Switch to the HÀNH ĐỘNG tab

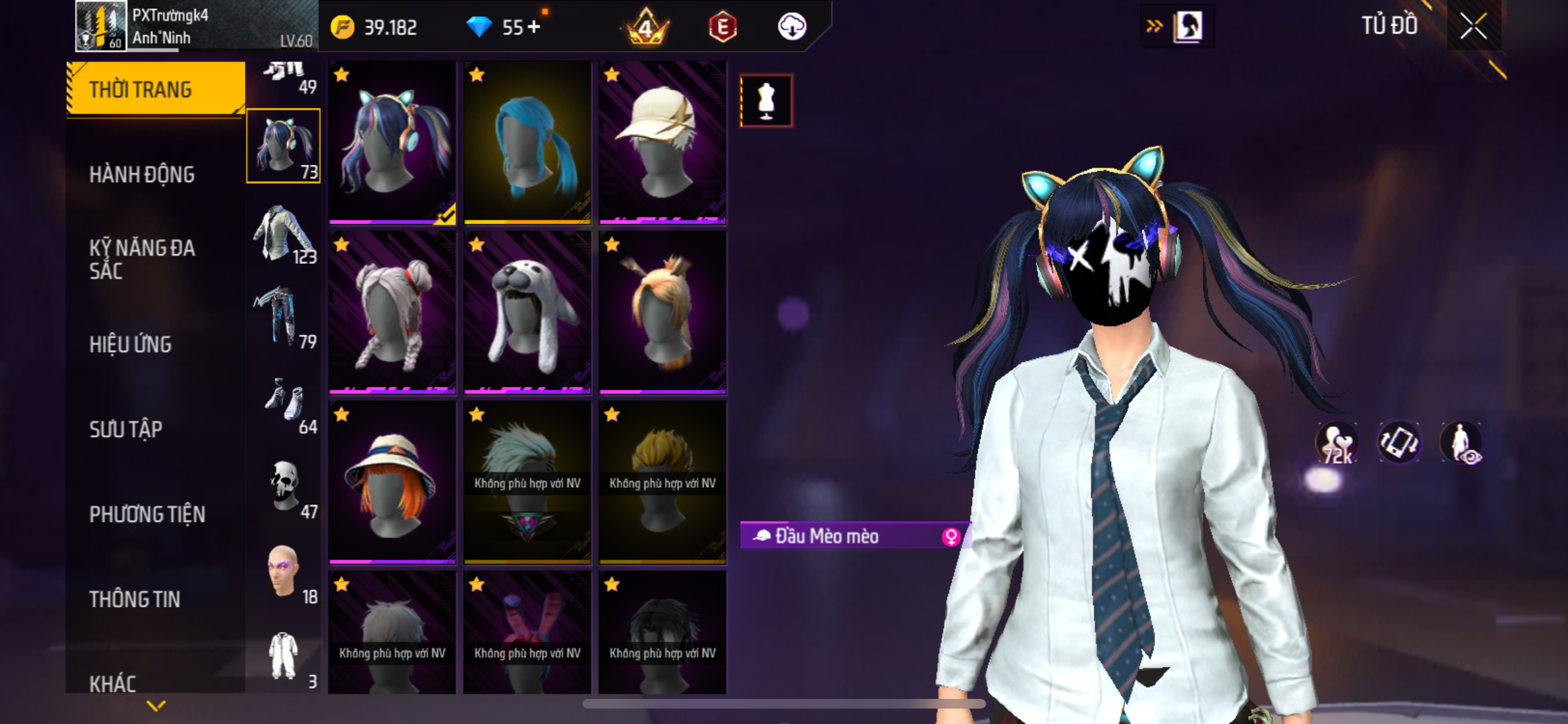pos(142,174)
